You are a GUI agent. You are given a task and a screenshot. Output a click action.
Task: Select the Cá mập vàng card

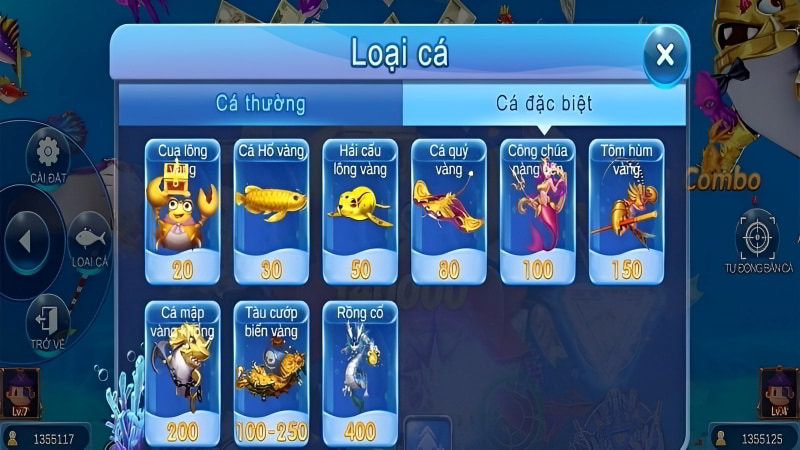coord(182,372)
